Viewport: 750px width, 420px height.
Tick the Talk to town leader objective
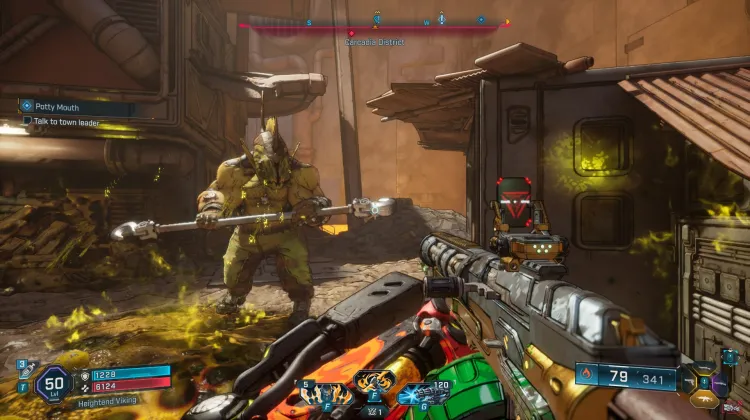pyautogui.click(x=28, y=121)
